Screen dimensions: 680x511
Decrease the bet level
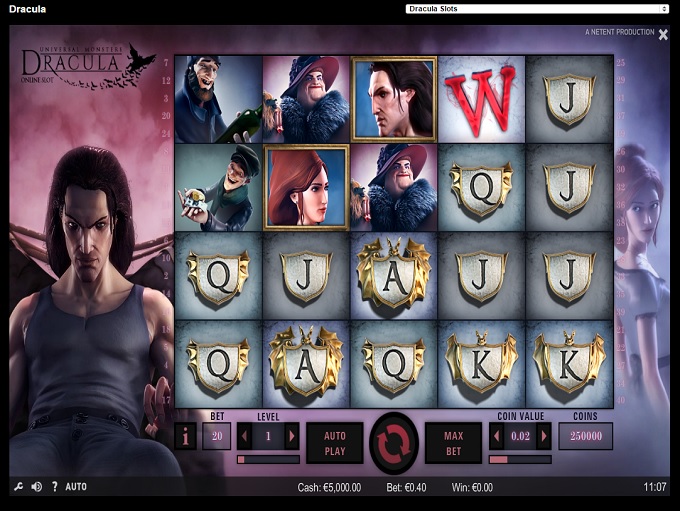pos(244,436)
